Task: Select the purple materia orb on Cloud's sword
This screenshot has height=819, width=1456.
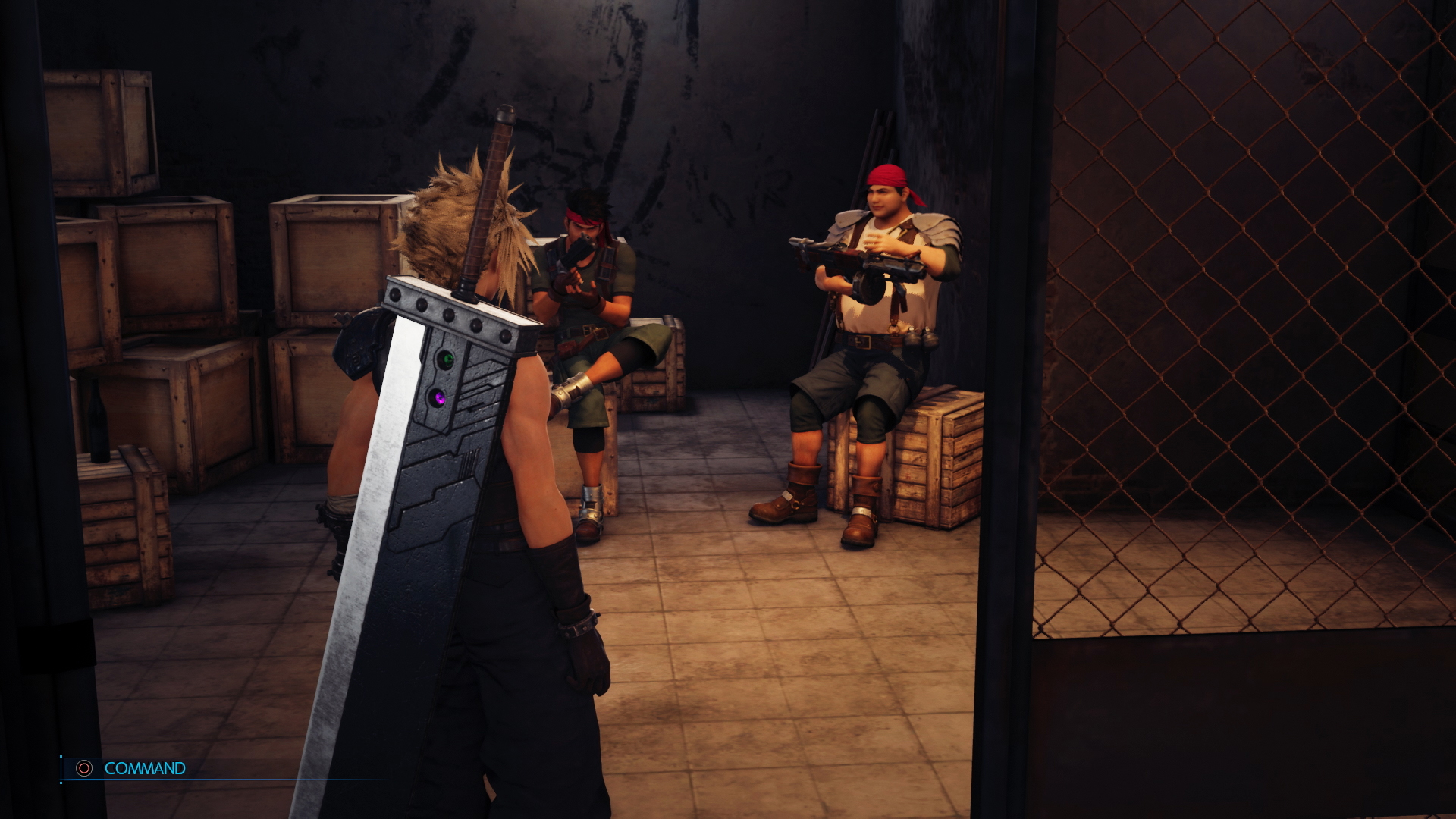Action: 440,396
